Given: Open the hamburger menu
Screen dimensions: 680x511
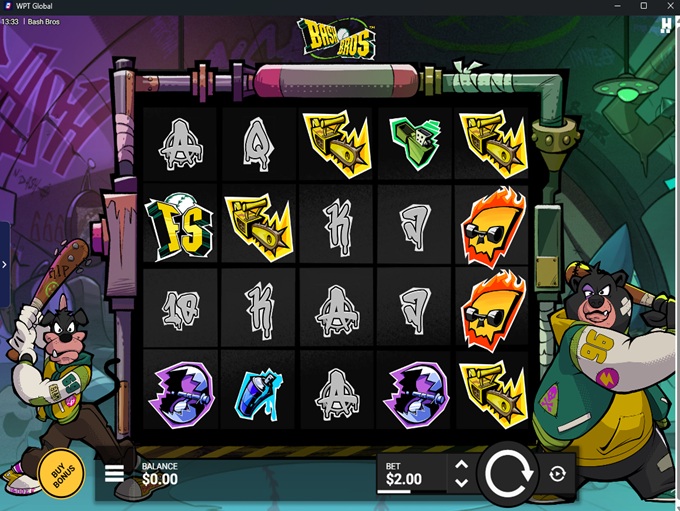Looking at the screenshot, I should click(115, 473).
